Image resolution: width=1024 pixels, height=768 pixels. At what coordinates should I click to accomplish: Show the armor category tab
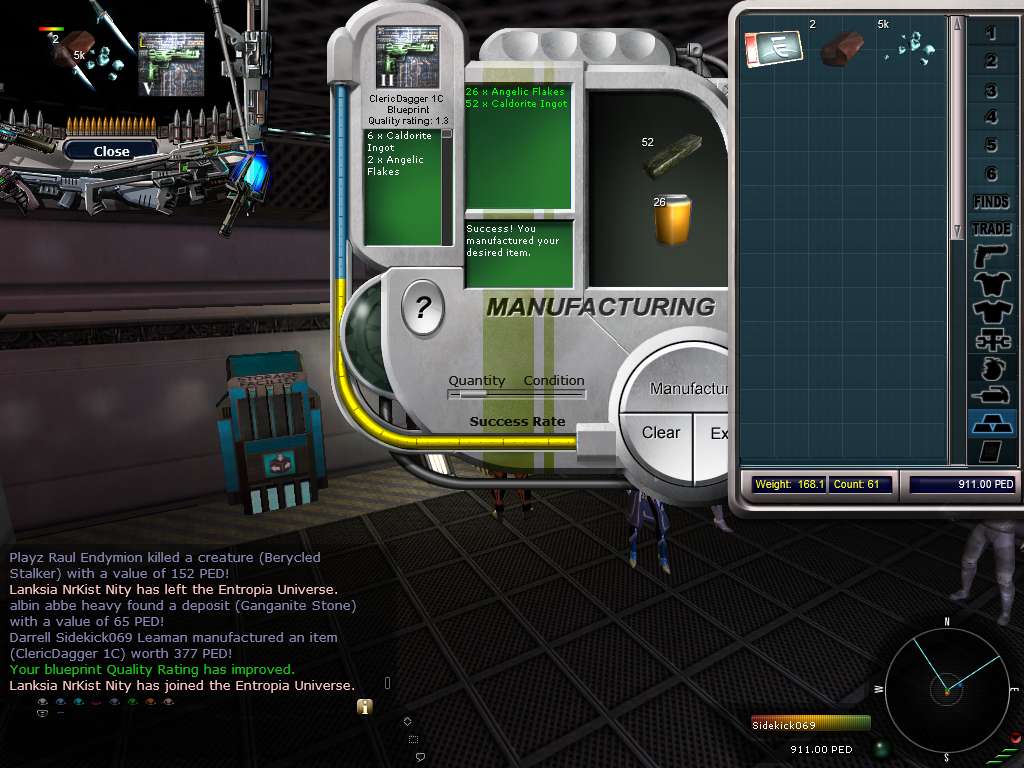point(991,285)
